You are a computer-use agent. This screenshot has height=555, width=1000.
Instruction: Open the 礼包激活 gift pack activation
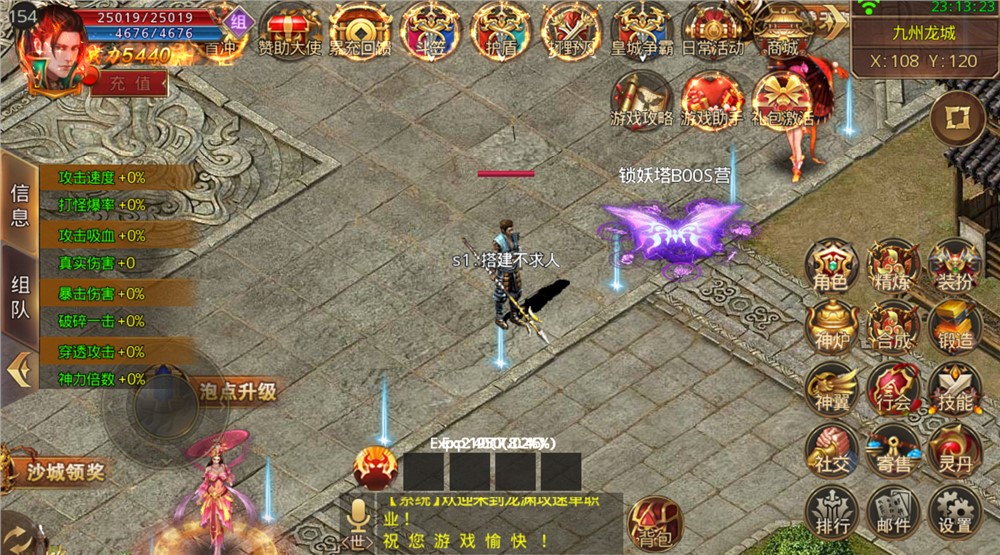[782, 101]
